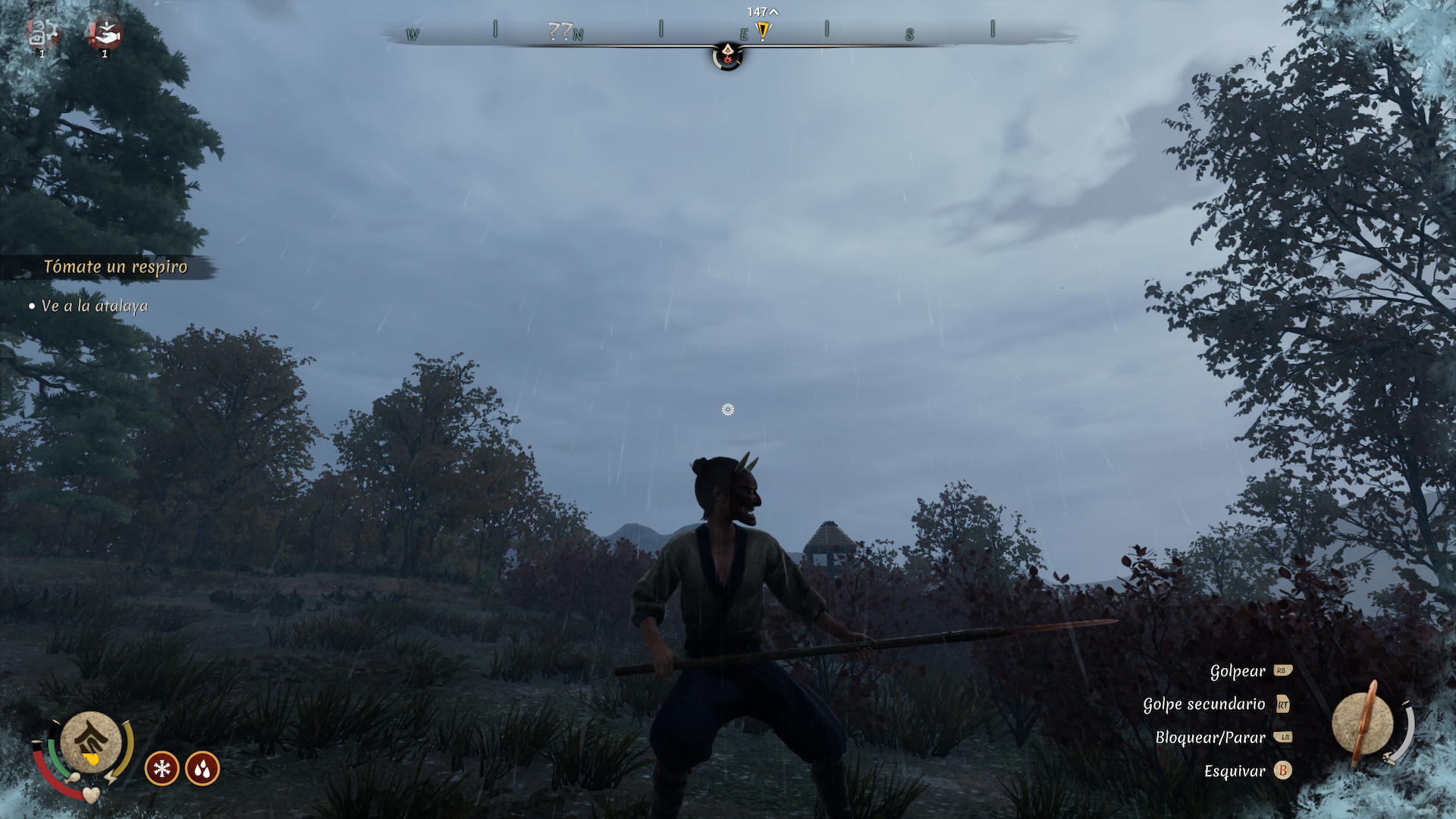Click the yellow exclamation quest marker on the compass
This screenshot has width=1456, height=819.
[x=763, y=31]
